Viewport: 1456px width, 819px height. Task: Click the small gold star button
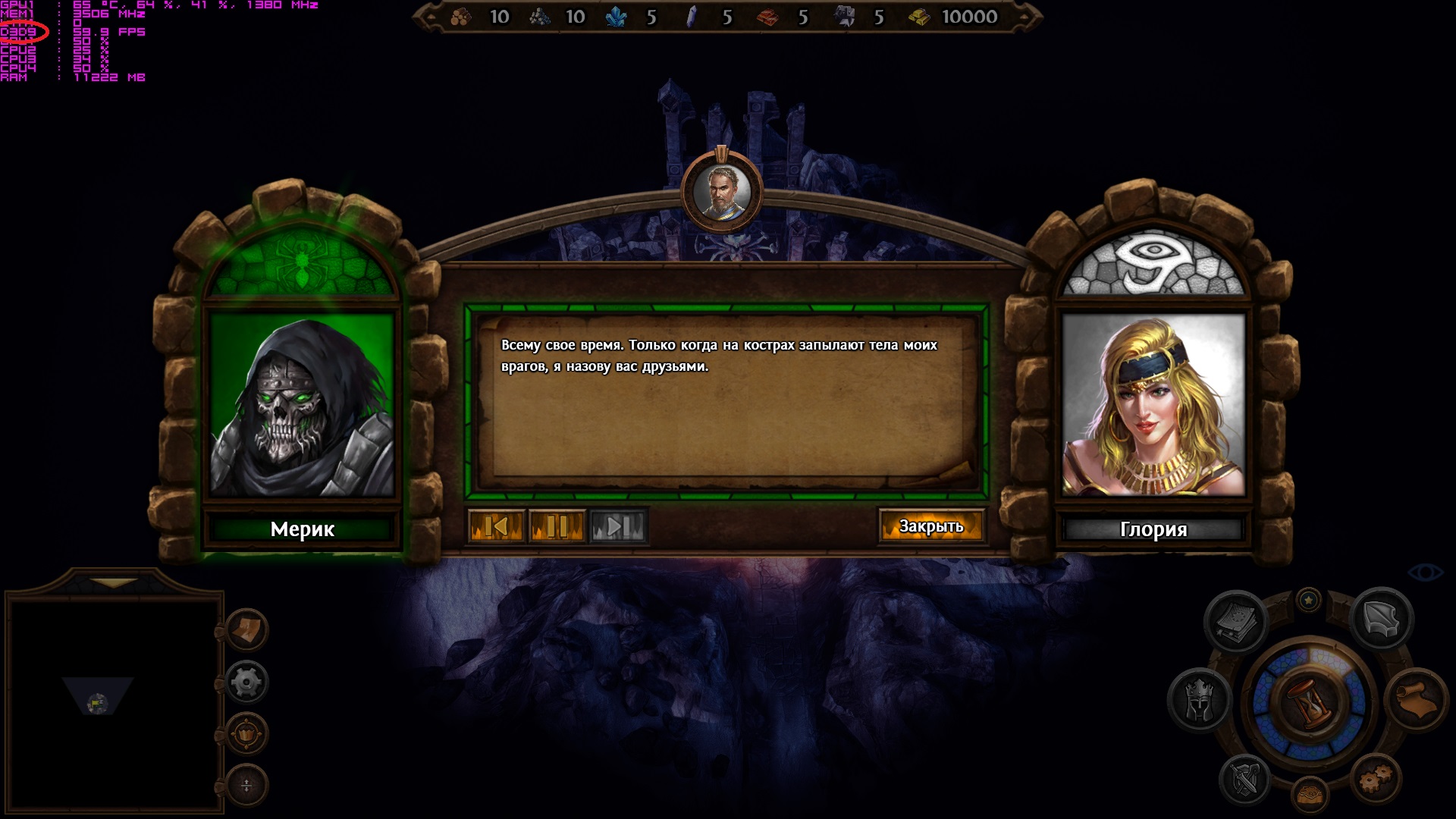[1308, 601]
